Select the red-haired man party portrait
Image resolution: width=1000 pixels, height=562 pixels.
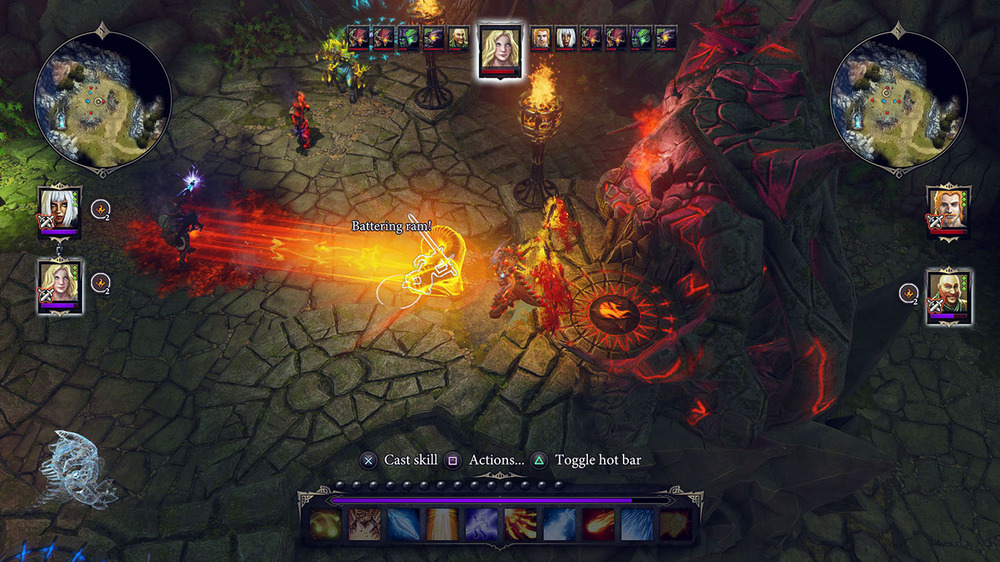[x=948, y=210]
